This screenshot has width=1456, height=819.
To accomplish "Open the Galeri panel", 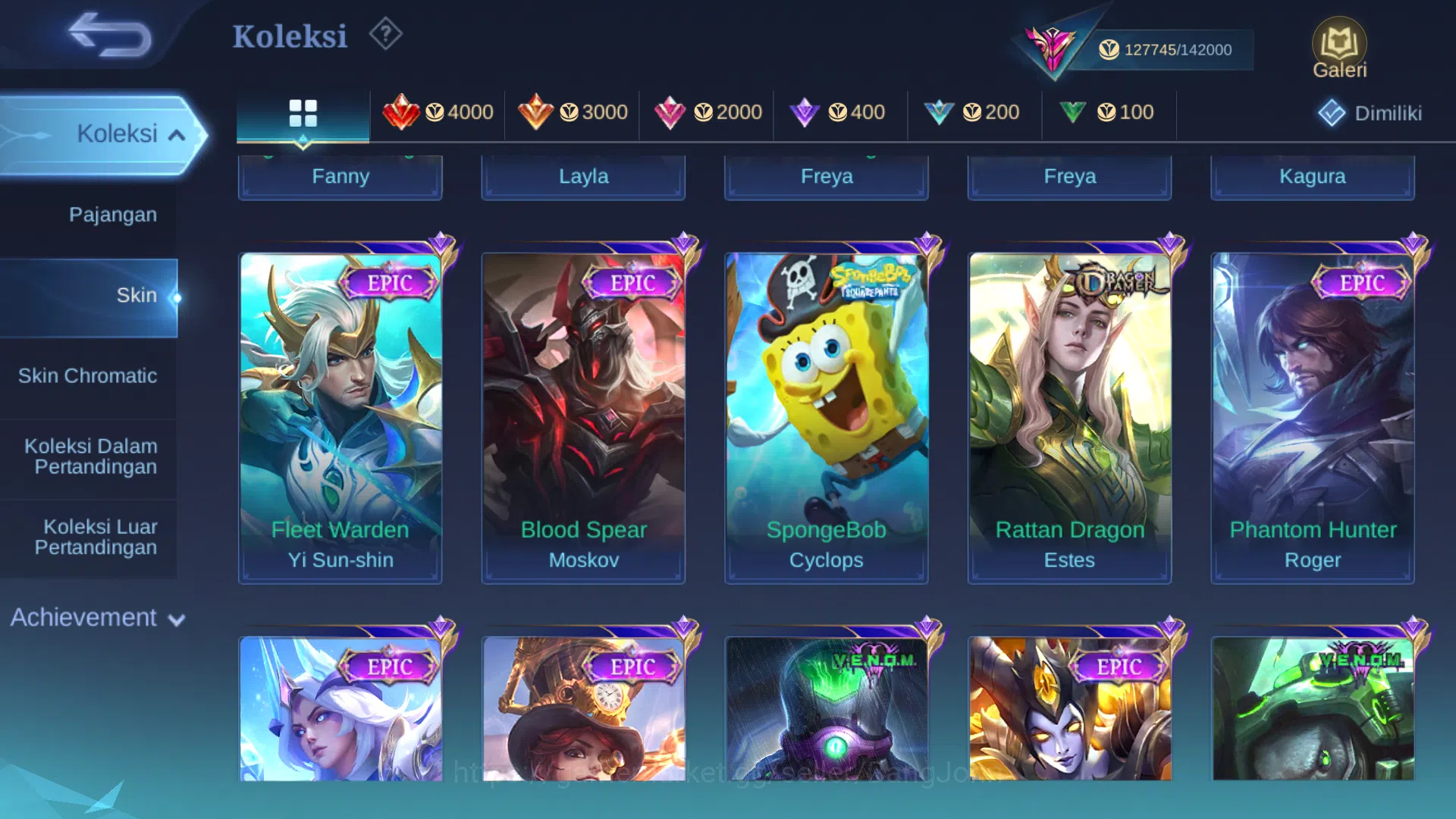I will 1340,47.
